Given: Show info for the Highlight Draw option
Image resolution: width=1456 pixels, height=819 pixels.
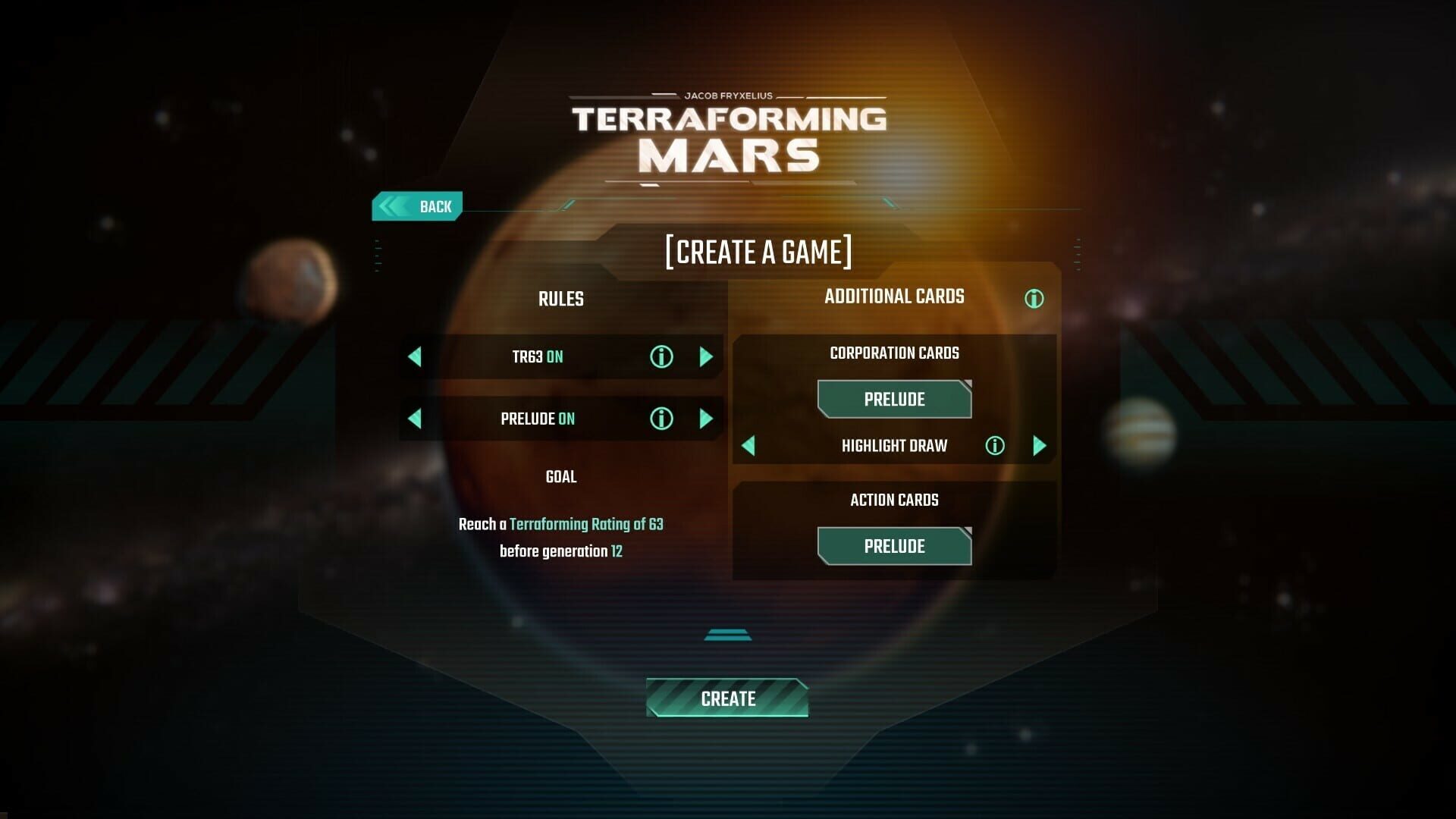Looking at the screenshot, I should [x=994, y=446].
